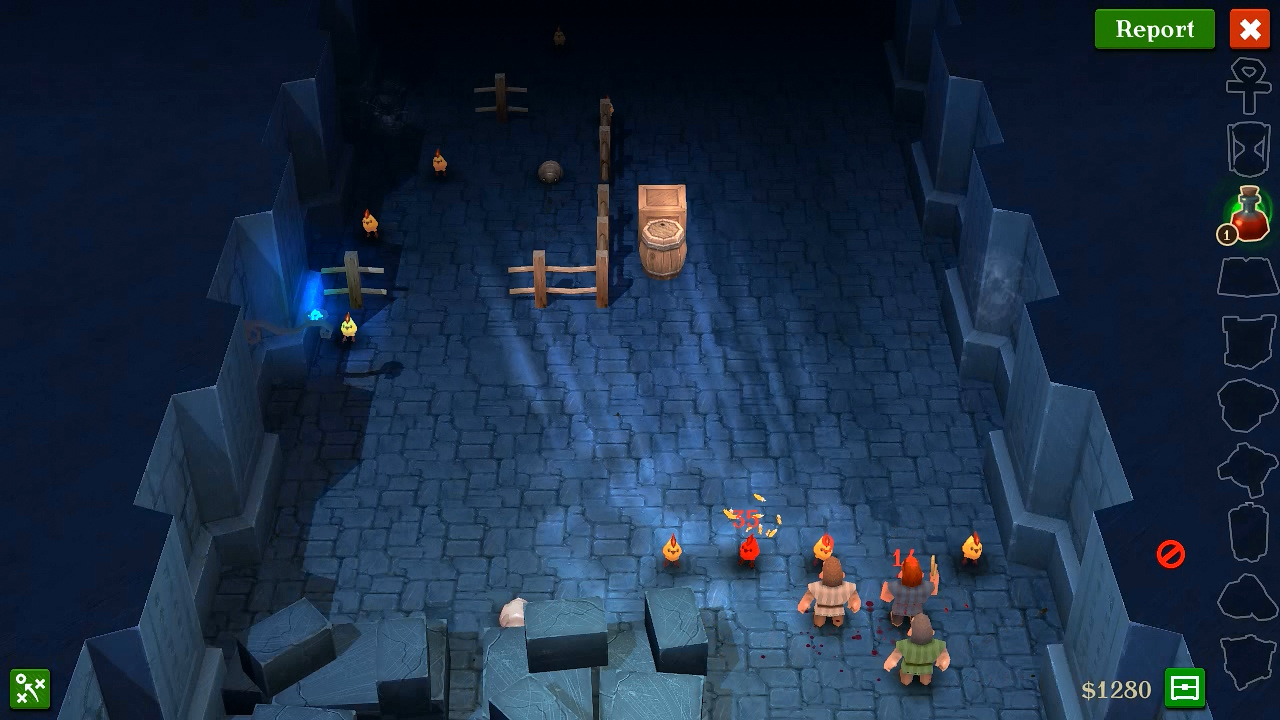Click the Report button

coord(1155,29)
